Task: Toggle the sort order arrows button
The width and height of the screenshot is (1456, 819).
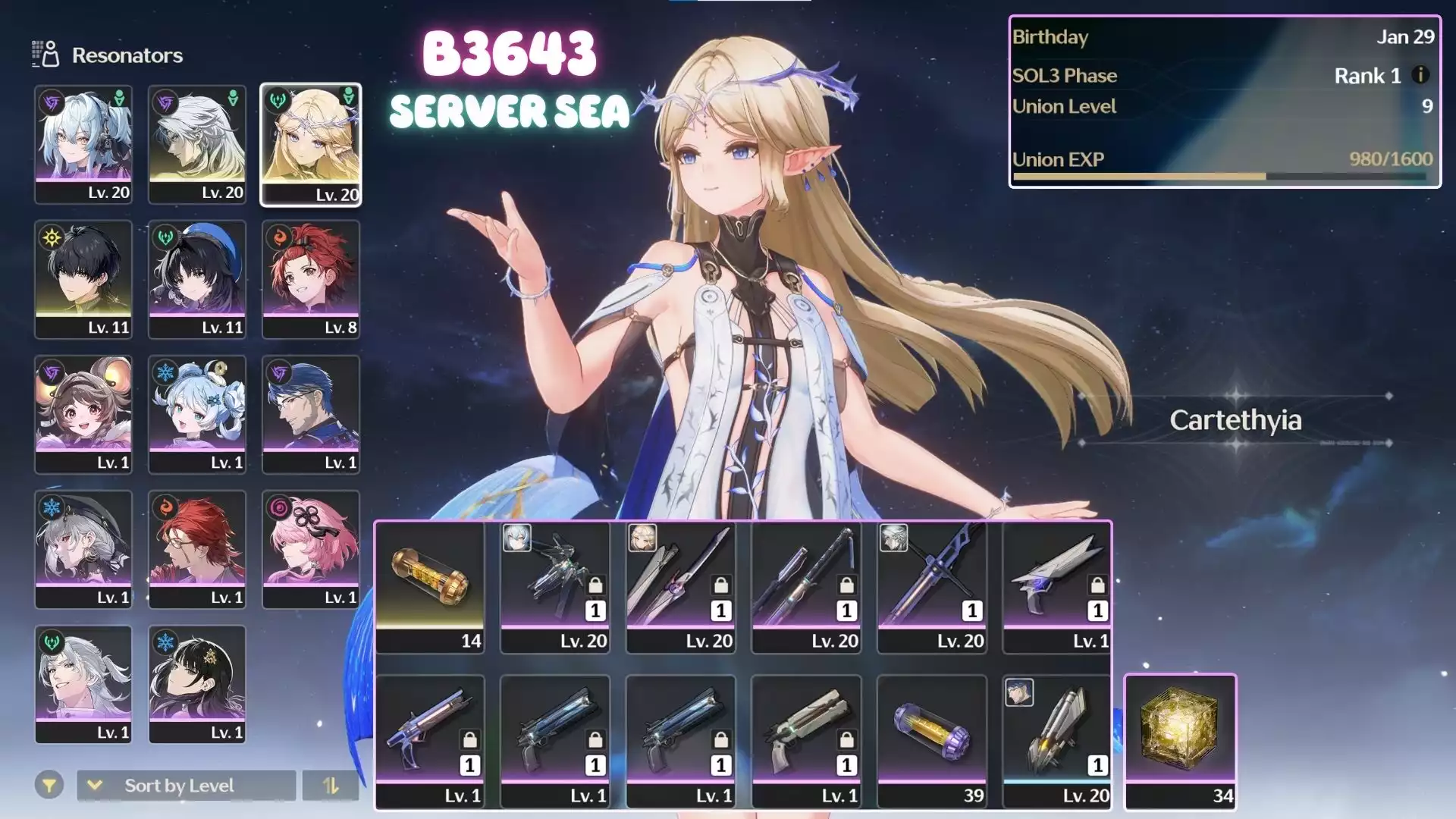Action: click(x=331, y=786)
